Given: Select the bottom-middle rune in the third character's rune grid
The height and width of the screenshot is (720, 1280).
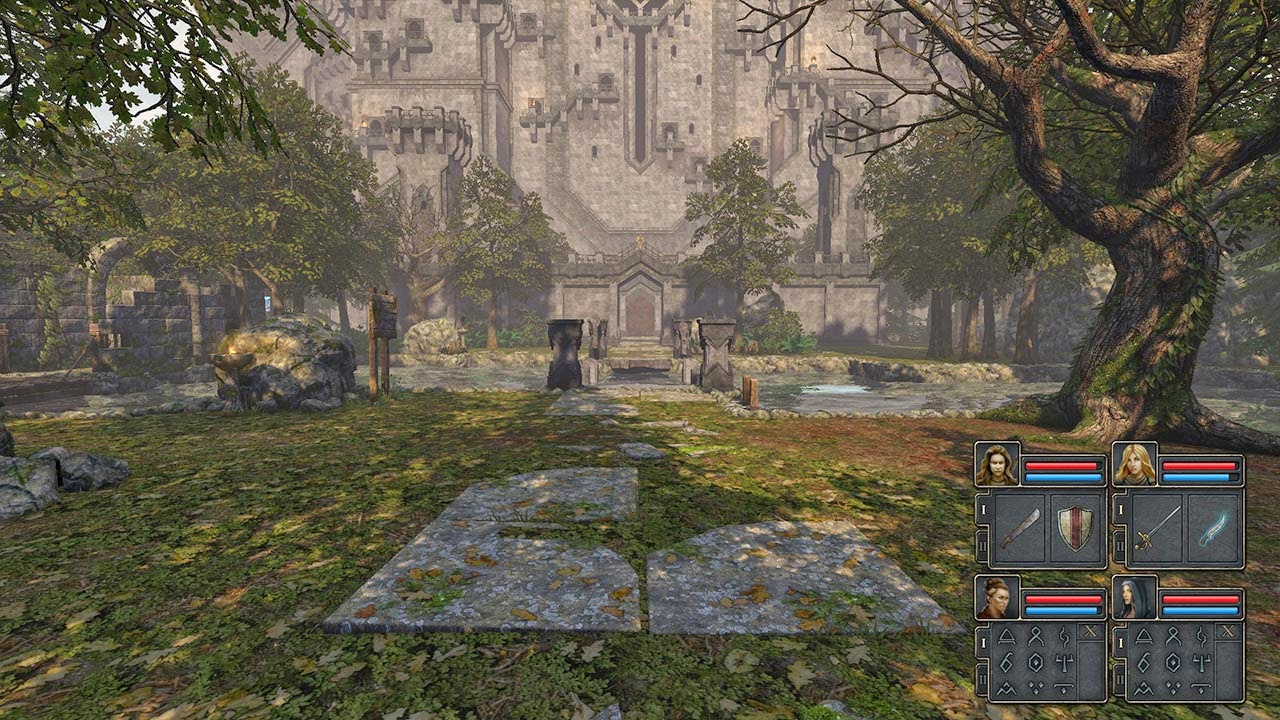Looking at the screenshot, I should coord(1034,685).
